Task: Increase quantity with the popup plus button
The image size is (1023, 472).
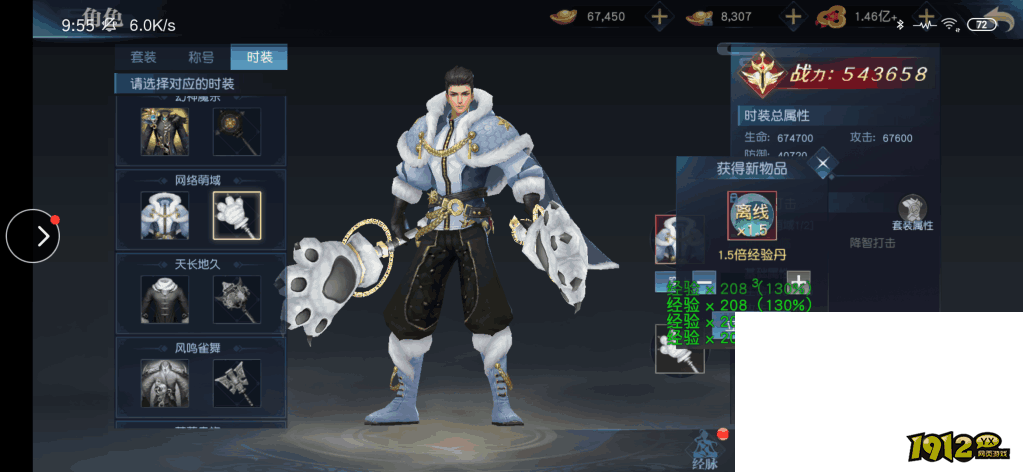Action: coord(798,281)
